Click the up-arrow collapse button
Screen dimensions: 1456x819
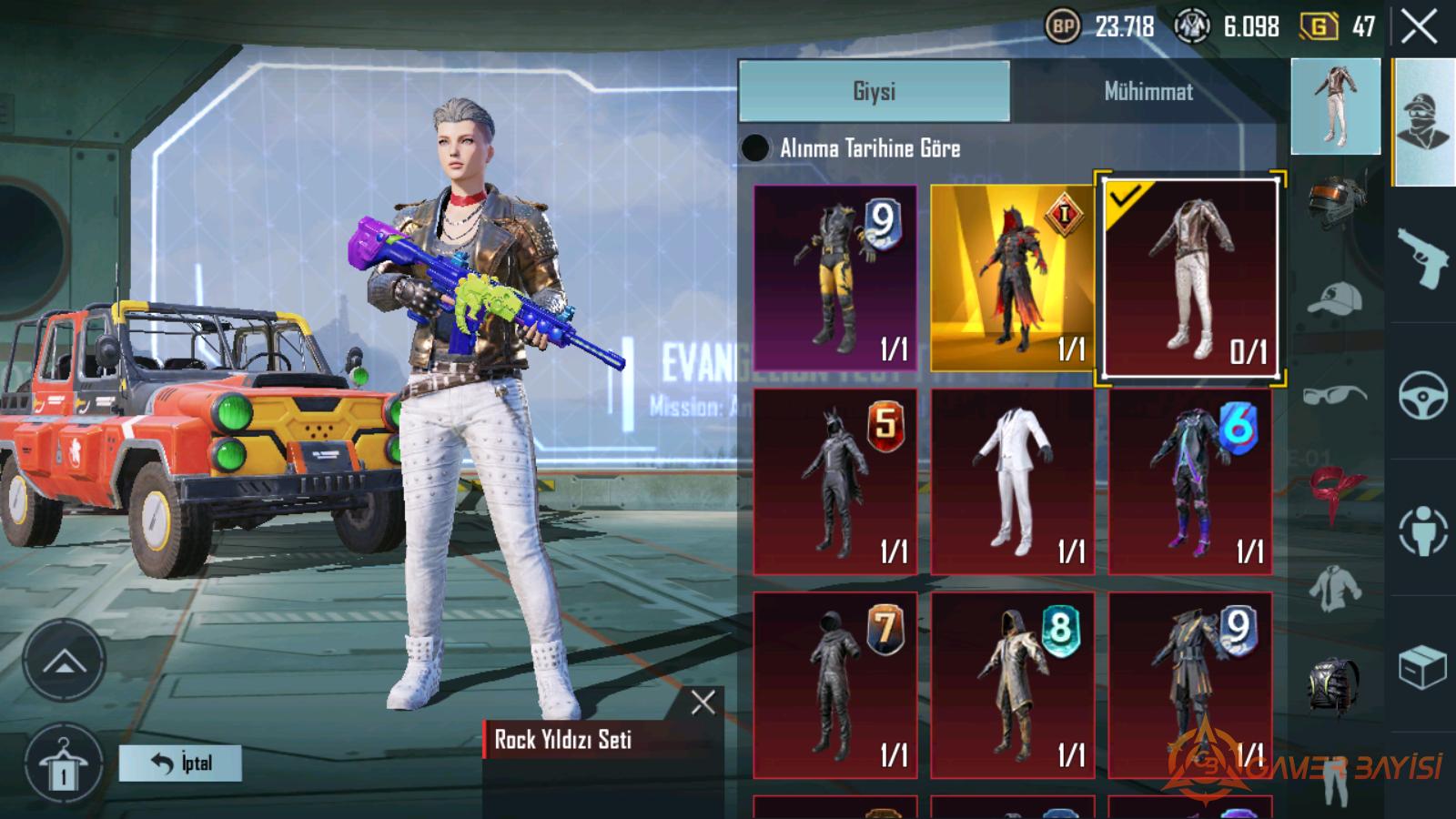click(64, 661)
